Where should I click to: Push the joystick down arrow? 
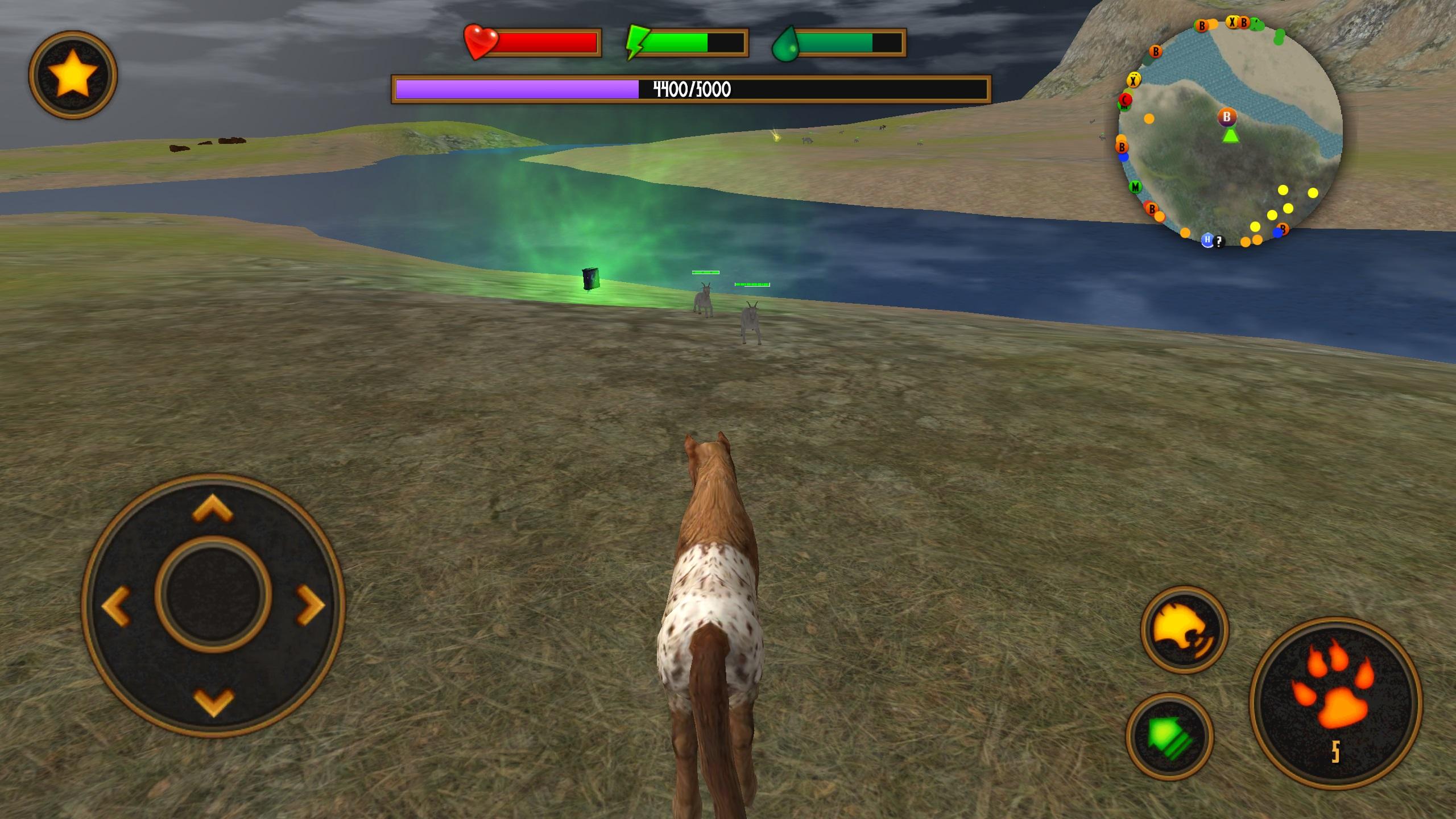[213, 701]
